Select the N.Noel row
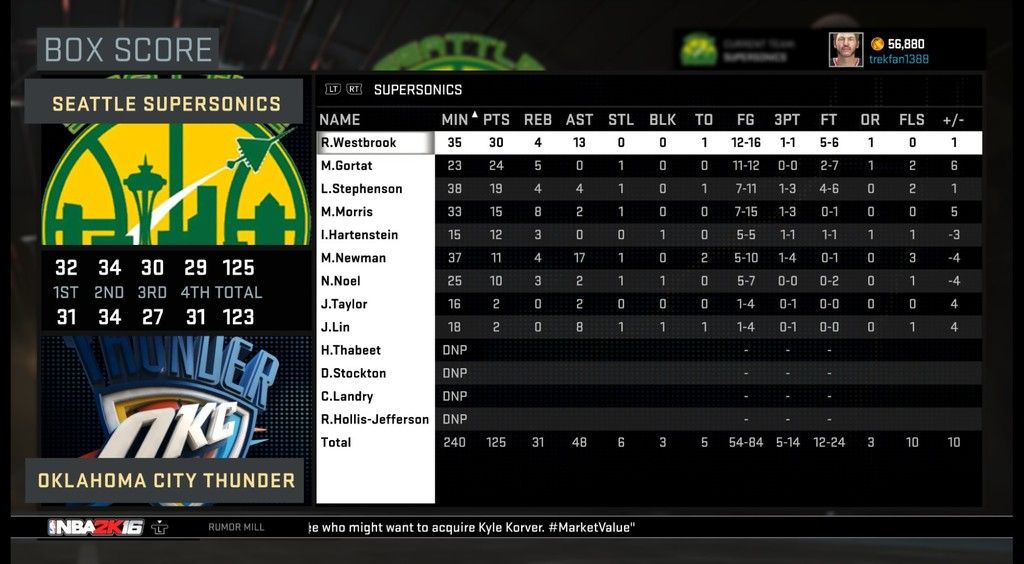 (x=343, y=281)
